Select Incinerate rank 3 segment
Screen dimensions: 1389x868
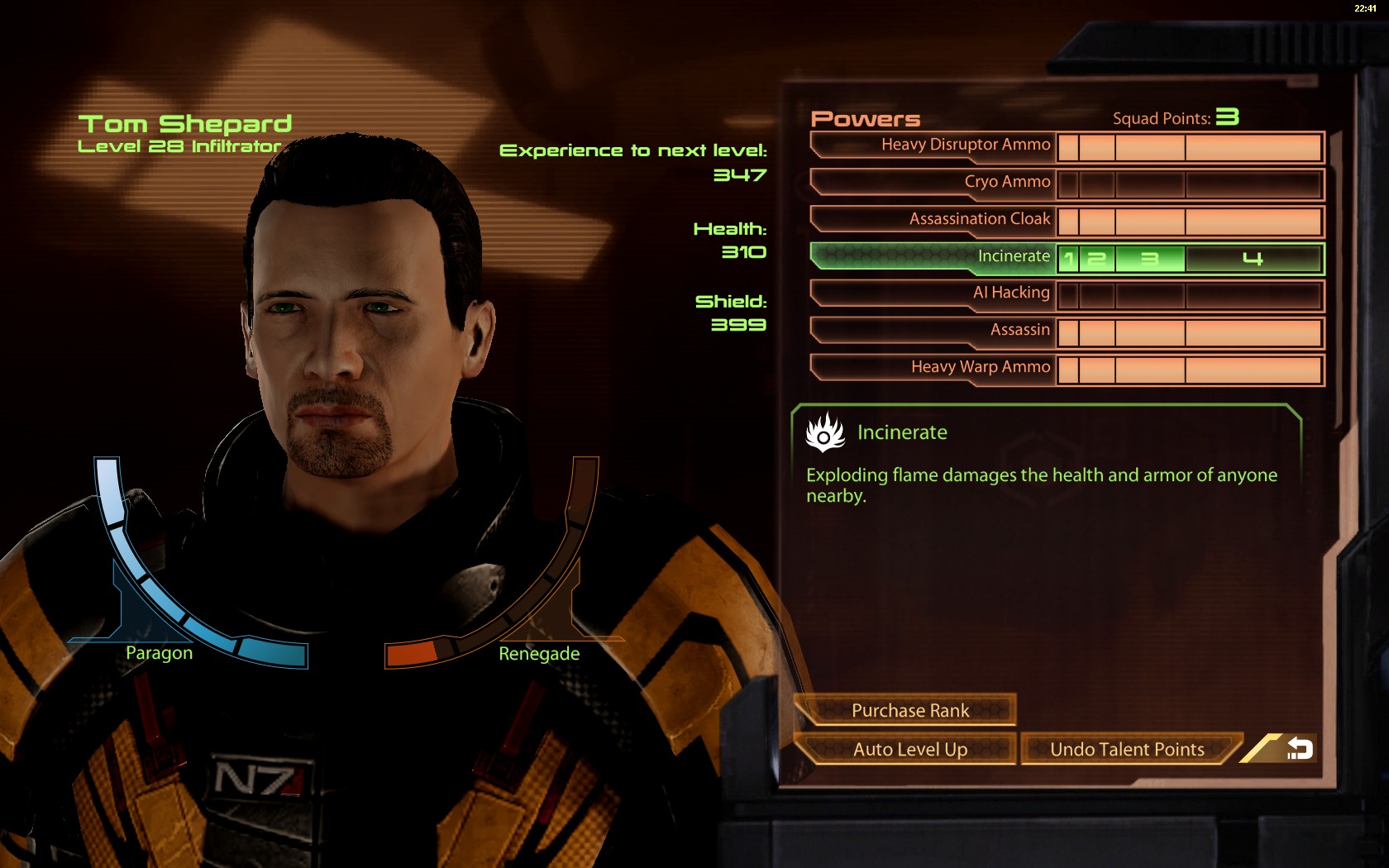[1150, 259]
